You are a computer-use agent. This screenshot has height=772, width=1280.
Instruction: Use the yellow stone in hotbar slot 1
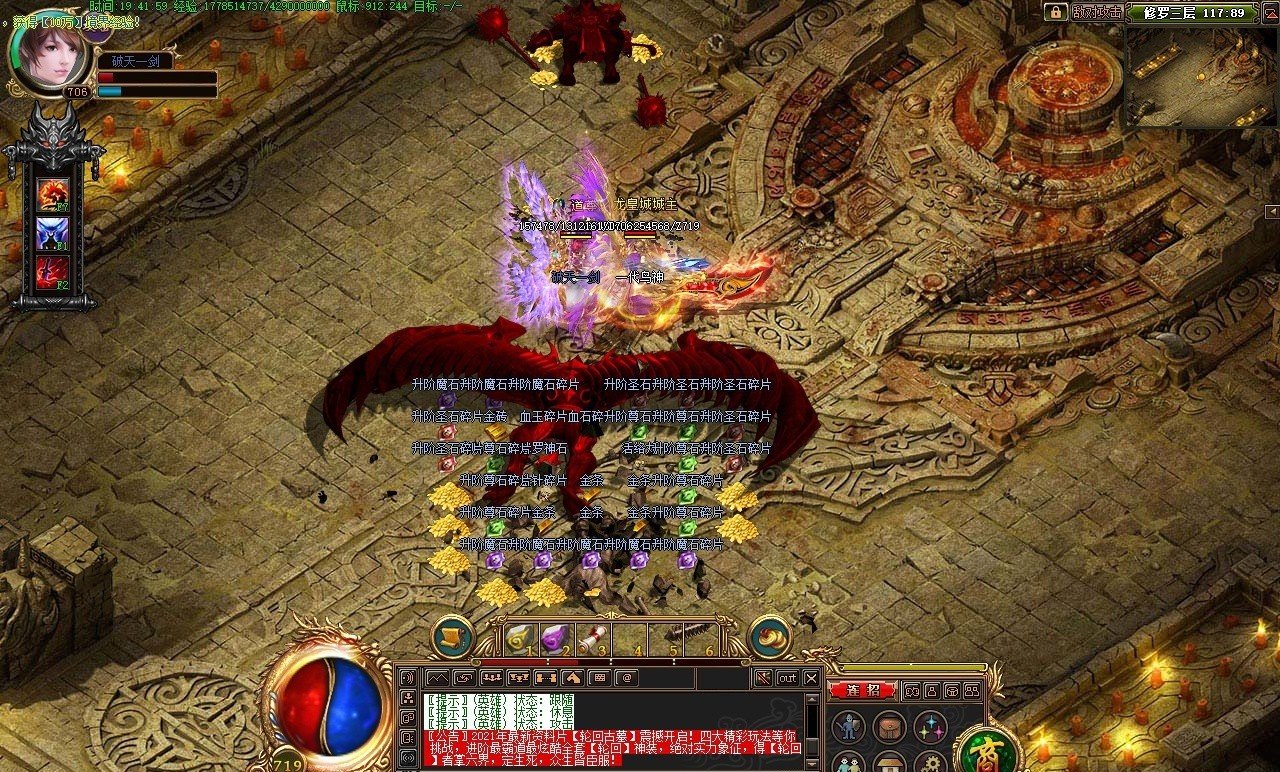click(517, 637)
